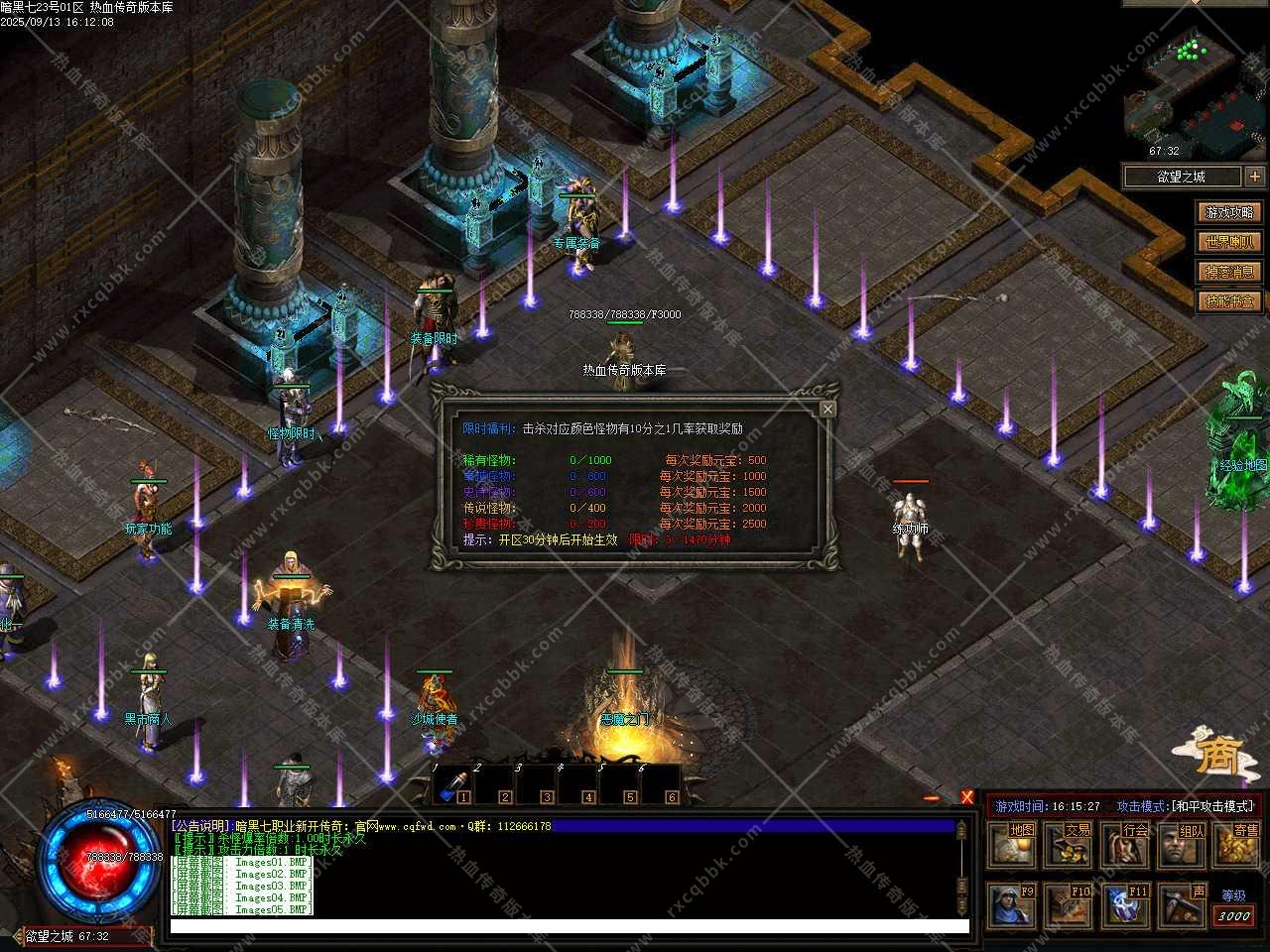
Task: Open the 行会 guild panel
Action: pos(1125,845)
